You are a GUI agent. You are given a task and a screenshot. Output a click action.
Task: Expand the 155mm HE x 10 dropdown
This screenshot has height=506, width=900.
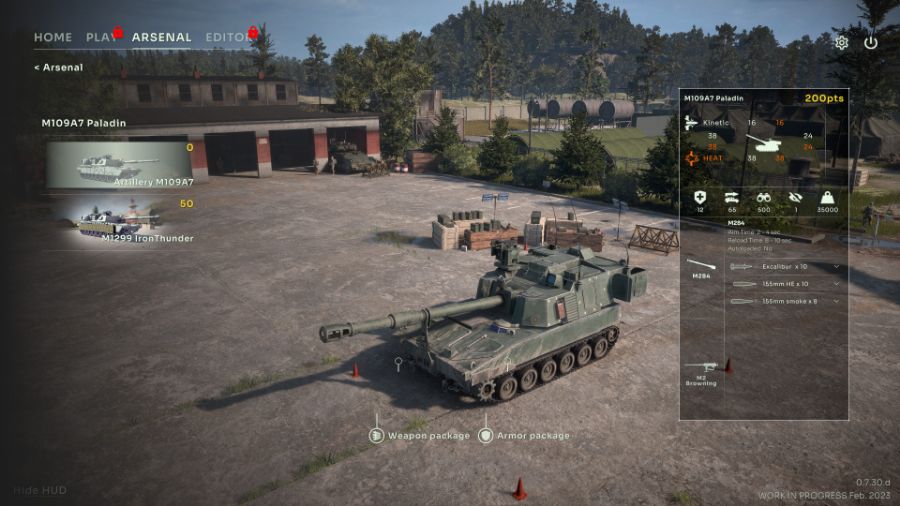coord(786,284)
